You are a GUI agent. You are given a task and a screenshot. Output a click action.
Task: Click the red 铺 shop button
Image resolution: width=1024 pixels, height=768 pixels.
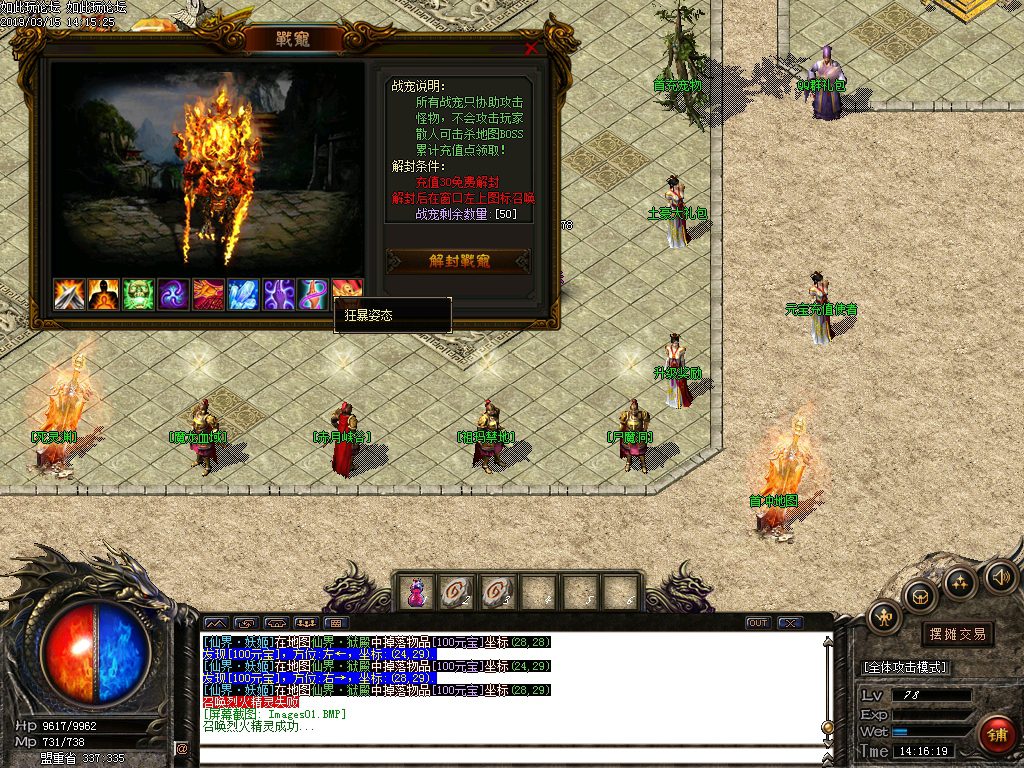(x=996, y=735)
